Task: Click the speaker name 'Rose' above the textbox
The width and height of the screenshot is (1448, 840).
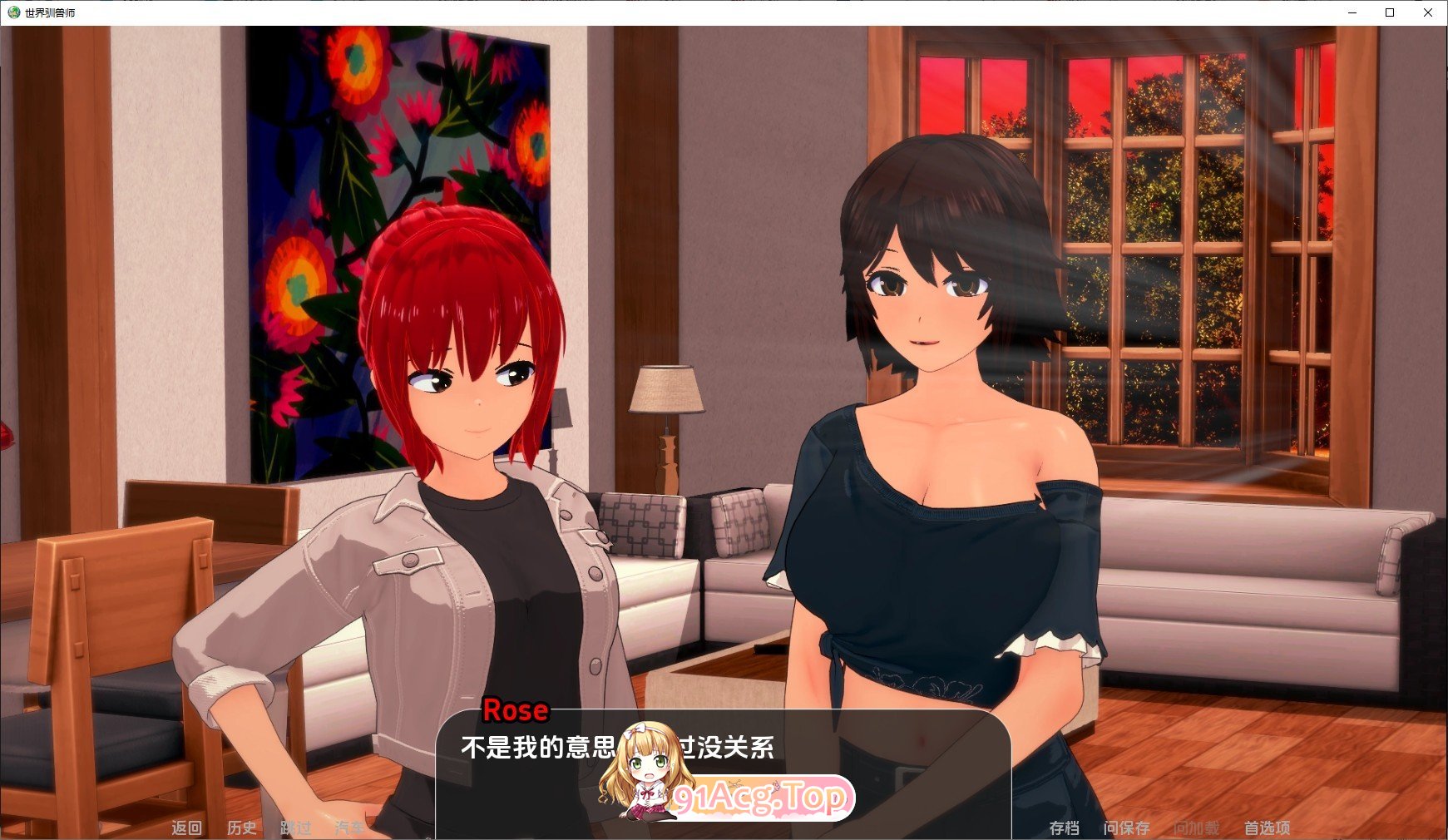Action: coord(516,710)
